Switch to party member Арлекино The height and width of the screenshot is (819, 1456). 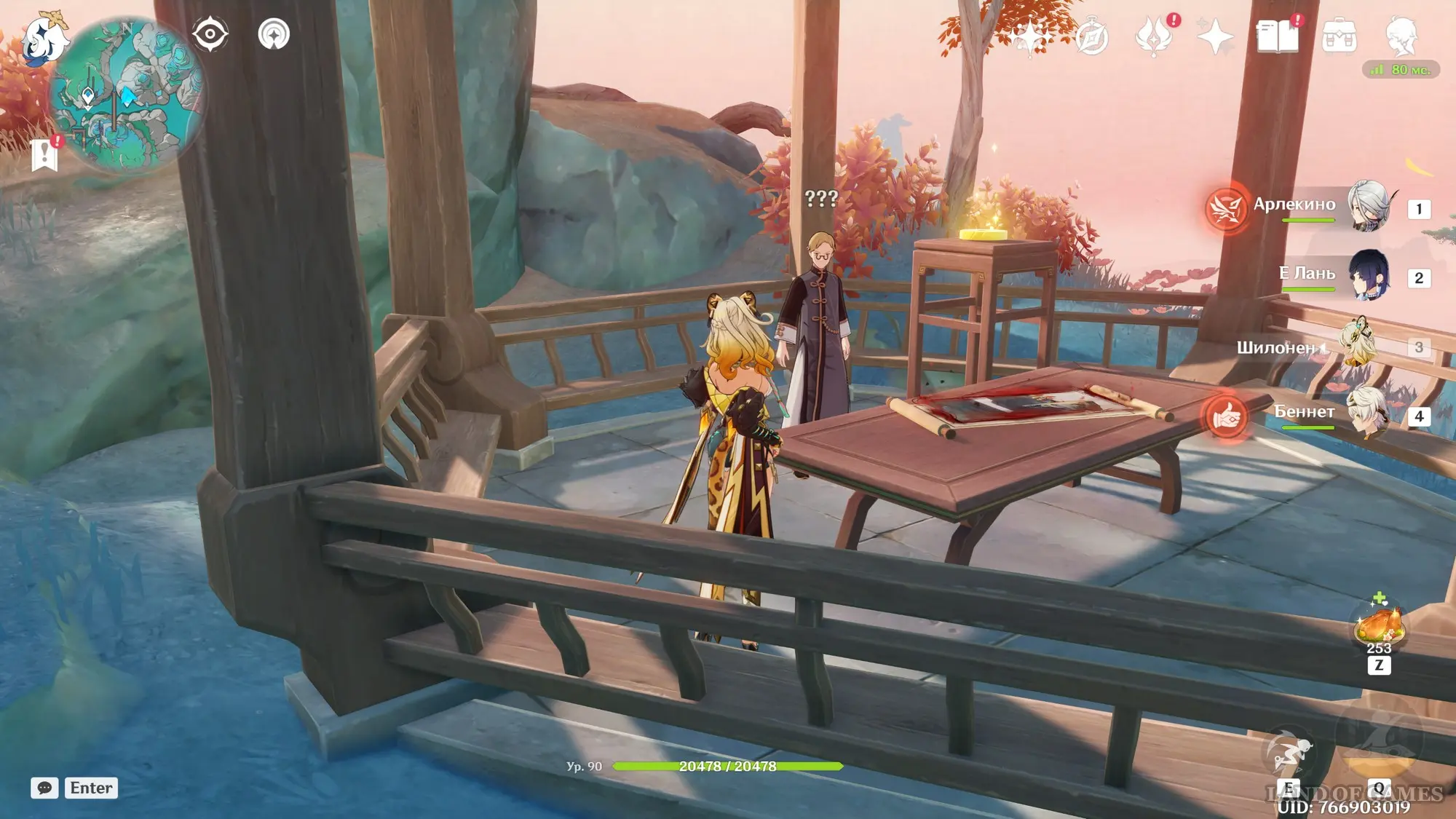(1369, 207)
